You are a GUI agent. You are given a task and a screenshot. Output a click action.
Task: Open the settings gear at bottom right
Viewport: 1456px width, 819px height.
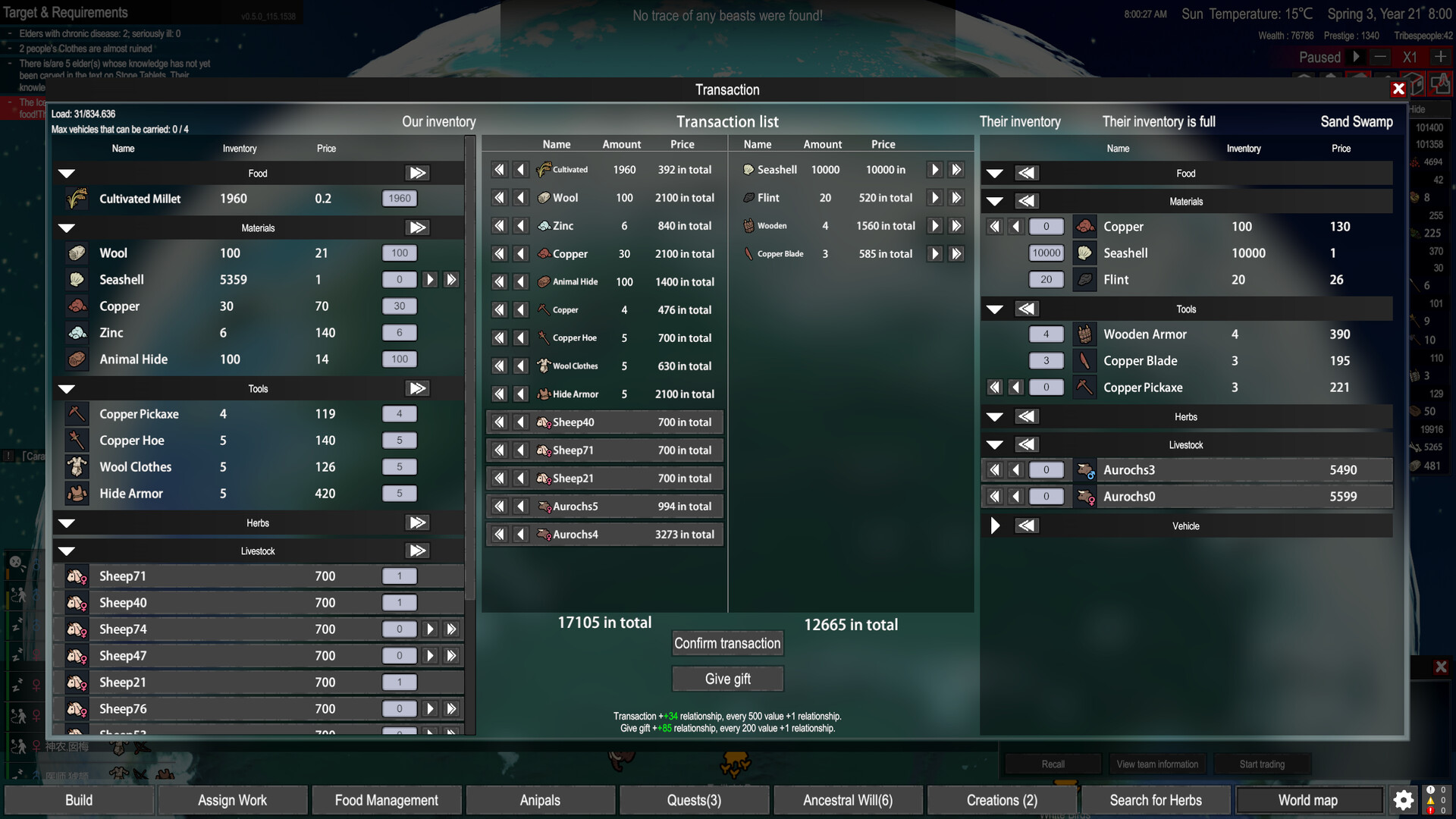click(1404, 800)
